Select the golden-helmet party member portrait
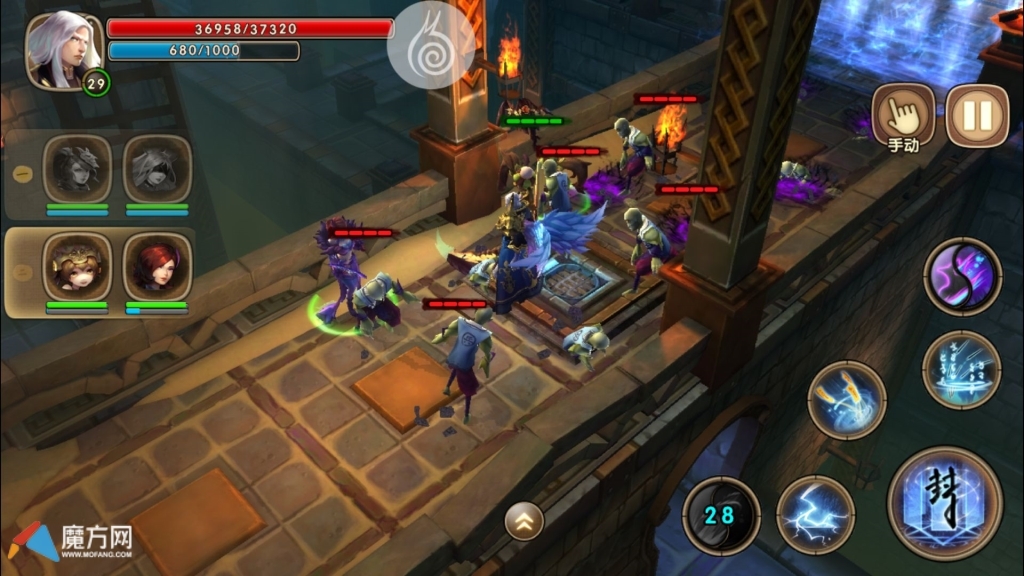The image size is (1024, 576). 77,267
